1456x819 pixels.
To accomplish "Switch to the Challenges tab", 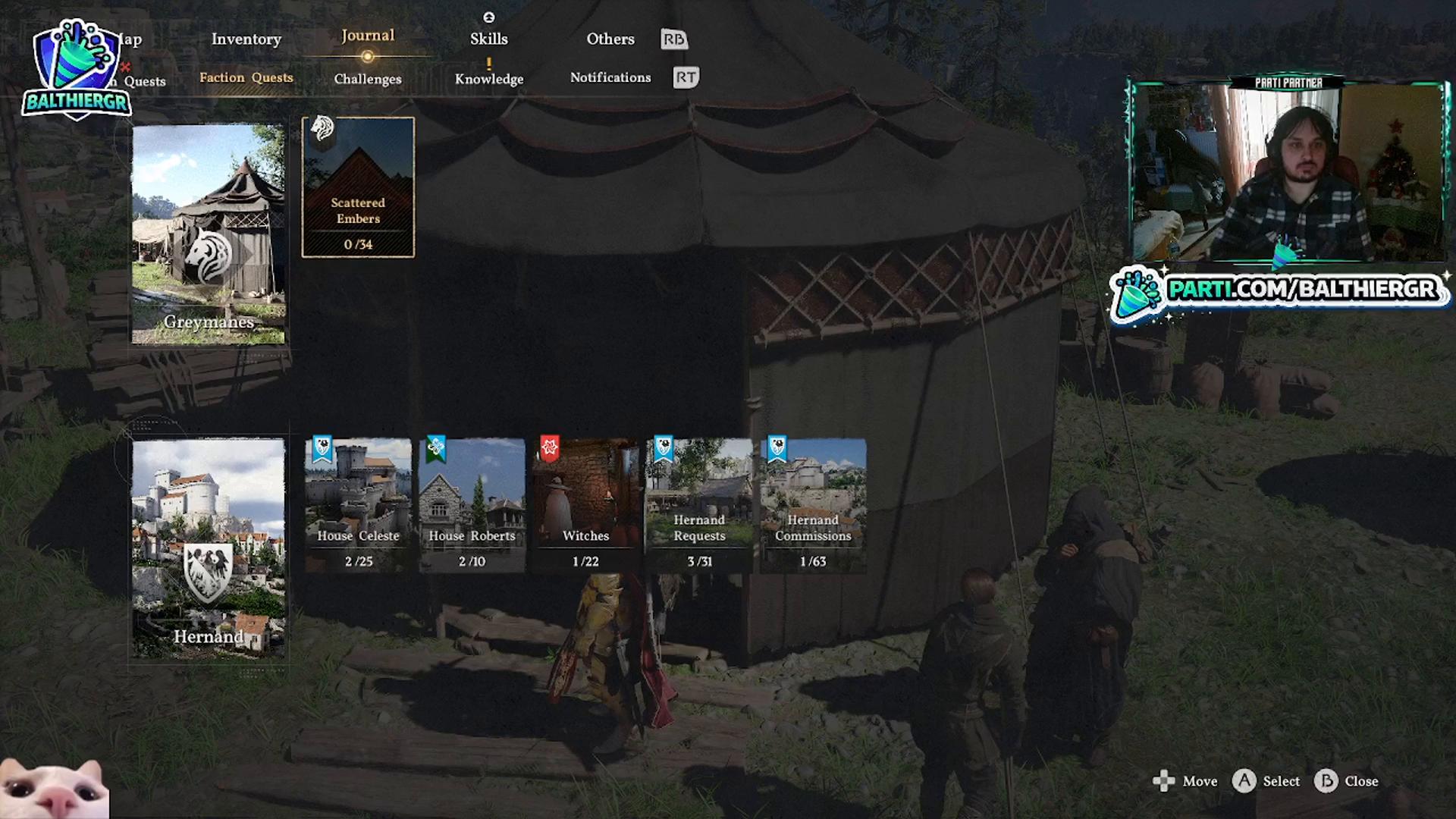I will 367,79.
